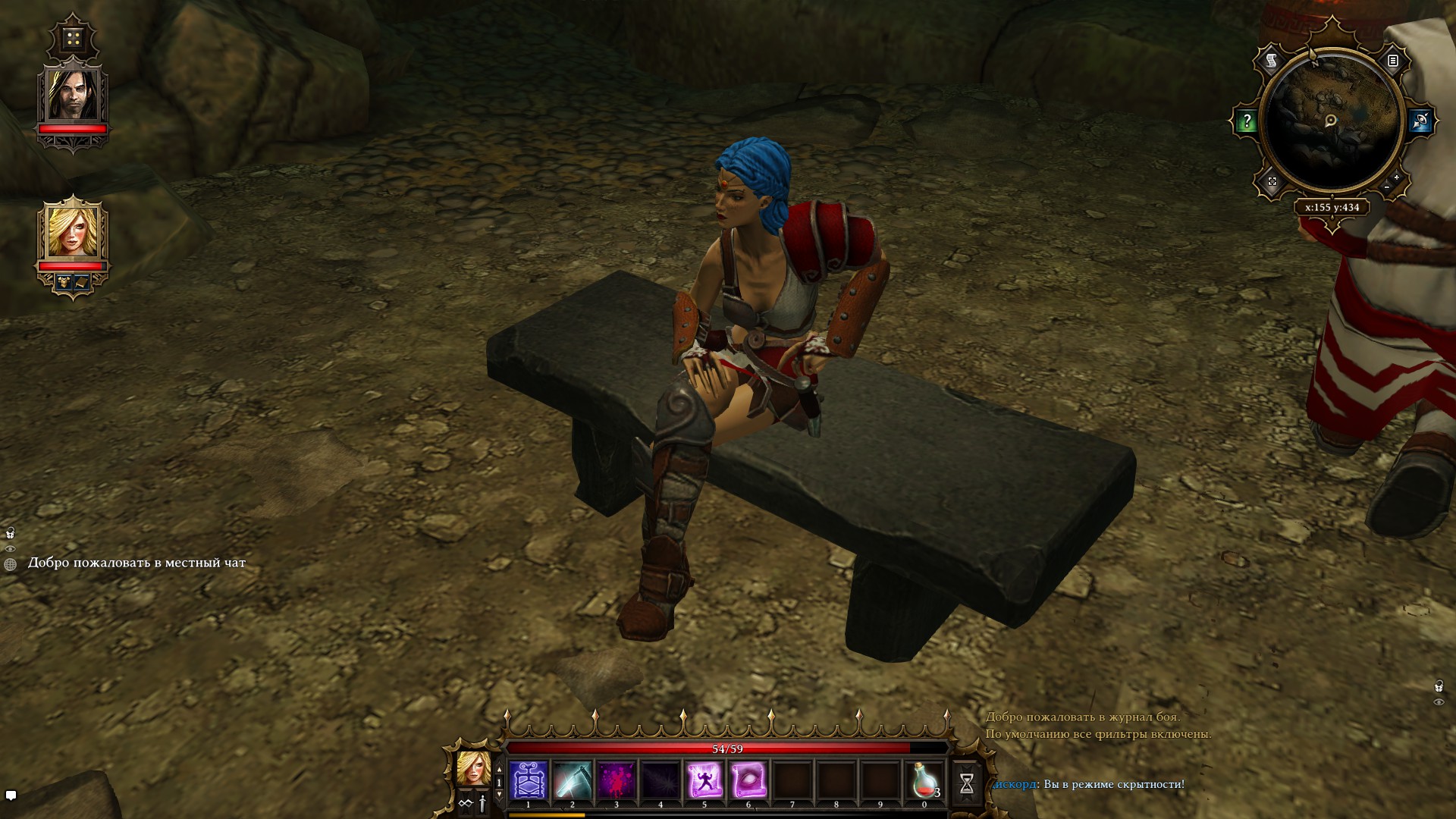The image size is (1456, 819).
Task: Zoom in the minimap with the plus button
Action: pyautogui.click(x=1396, y=177)
